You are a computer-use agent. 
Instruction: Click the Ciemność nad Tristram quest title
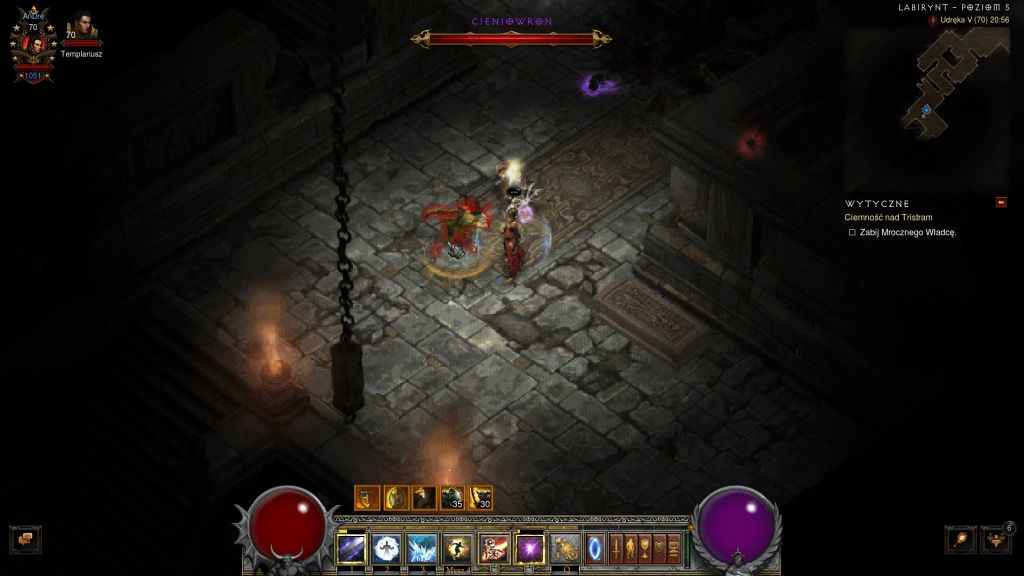pyautogui.click(x=888, y=217)
